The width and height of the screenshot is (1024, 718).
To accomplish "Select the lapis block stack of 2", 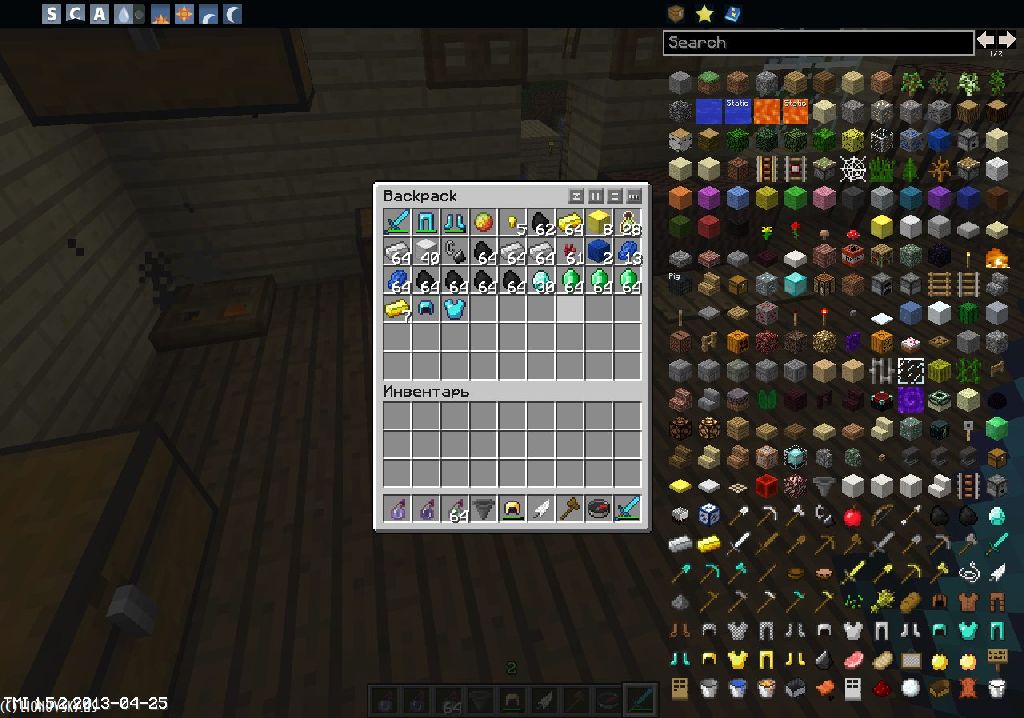I will (599, 251).
